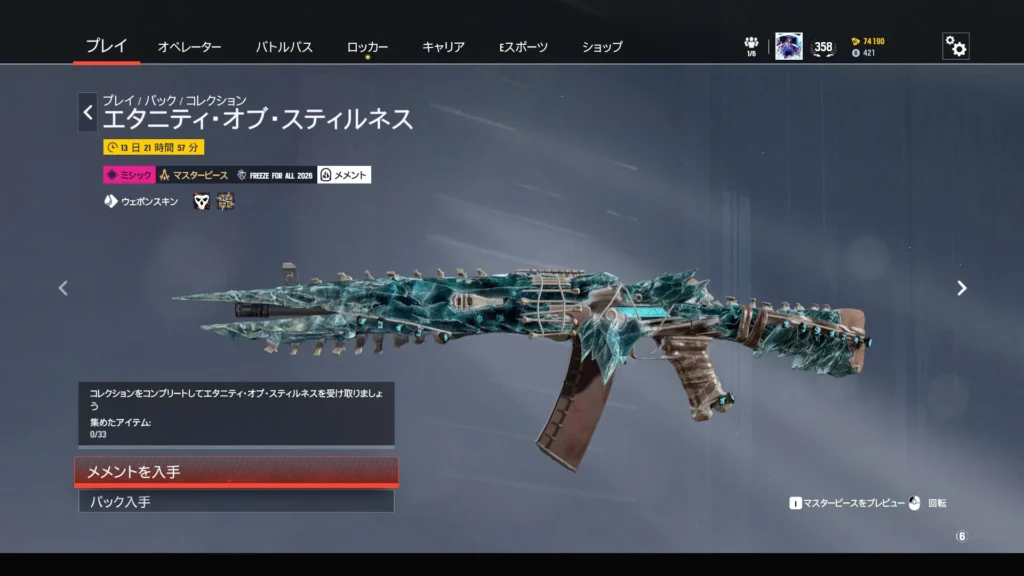Open the settings gear icon
The image size is (1024, 576).
[955, 46]
